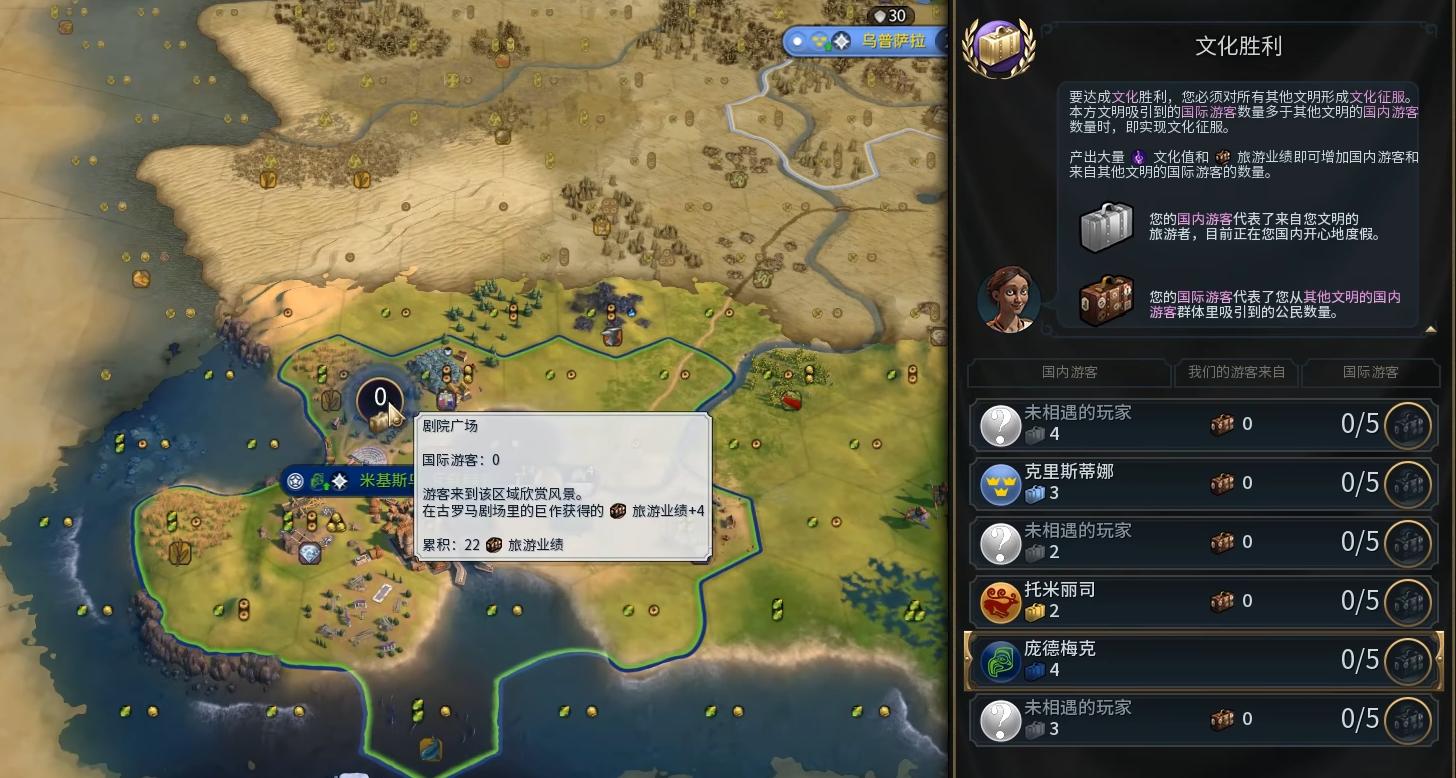This screenshot has width=1456, height=778.
Task: Select Cristina's crown leader icon
Action: tap(1000, 483)
